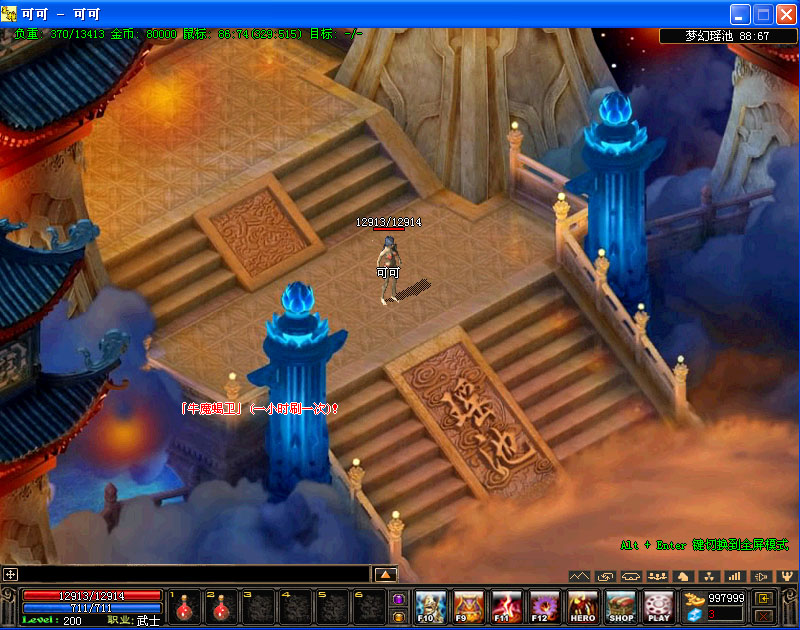This screenshot has height=630, width=800.
Task: Click the PLAY film reel button
Action: (x=658, y=607)
